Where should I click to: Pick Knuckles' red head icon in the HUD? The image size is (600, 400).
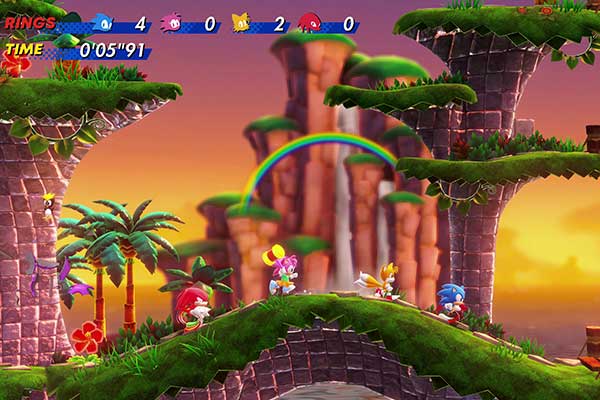[x=310, y=22]
